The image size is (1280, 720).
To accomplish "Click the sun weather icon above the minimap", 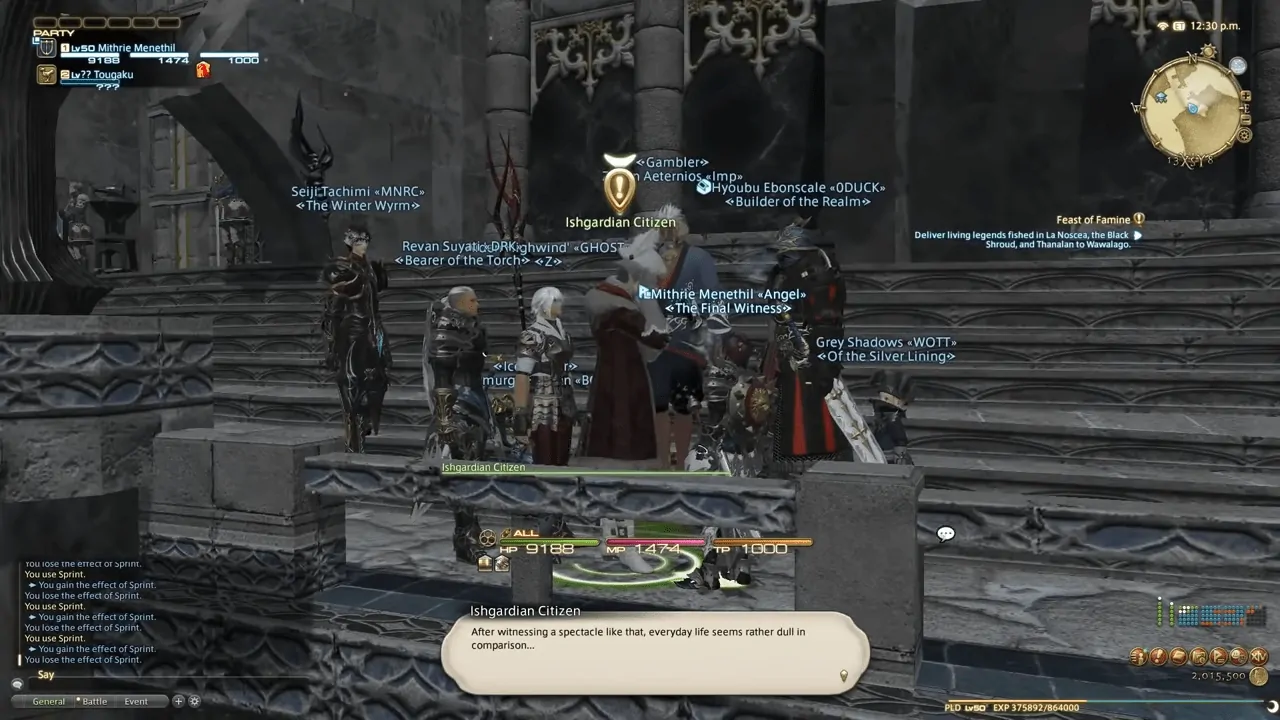I will (1207, 50).
